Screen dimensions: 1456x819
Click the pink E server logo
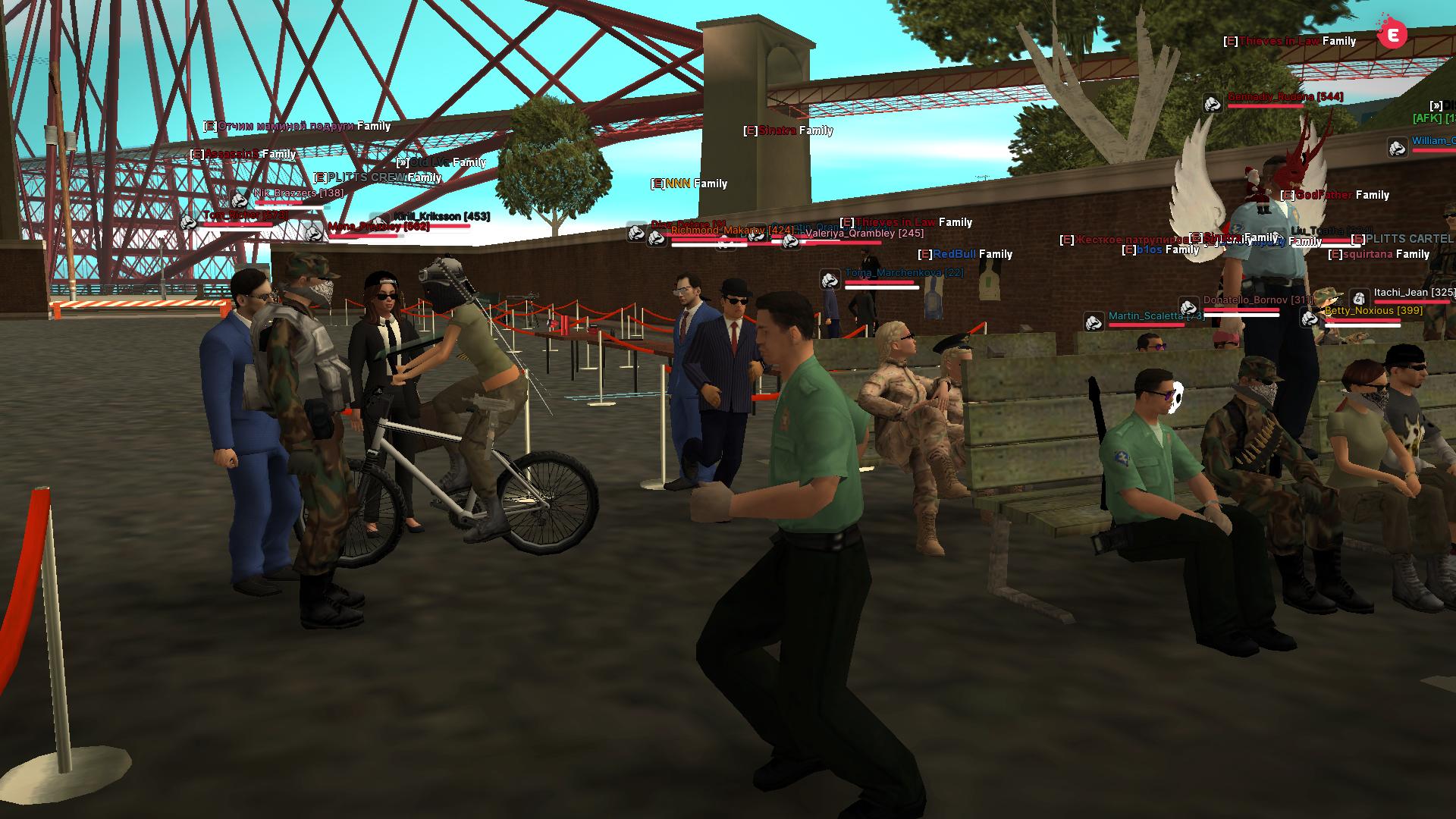click(x=1392, y=35)
